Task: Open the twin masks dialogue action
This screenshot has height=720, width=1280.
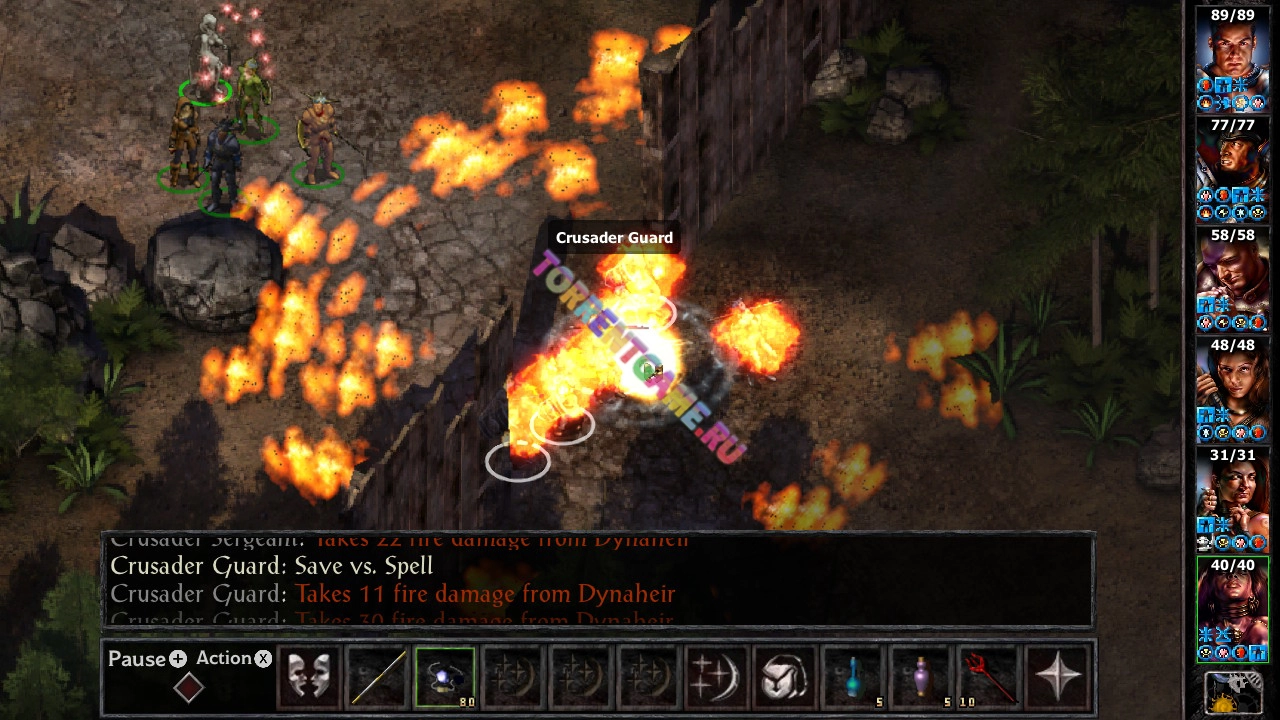Action: coord(309,677)
